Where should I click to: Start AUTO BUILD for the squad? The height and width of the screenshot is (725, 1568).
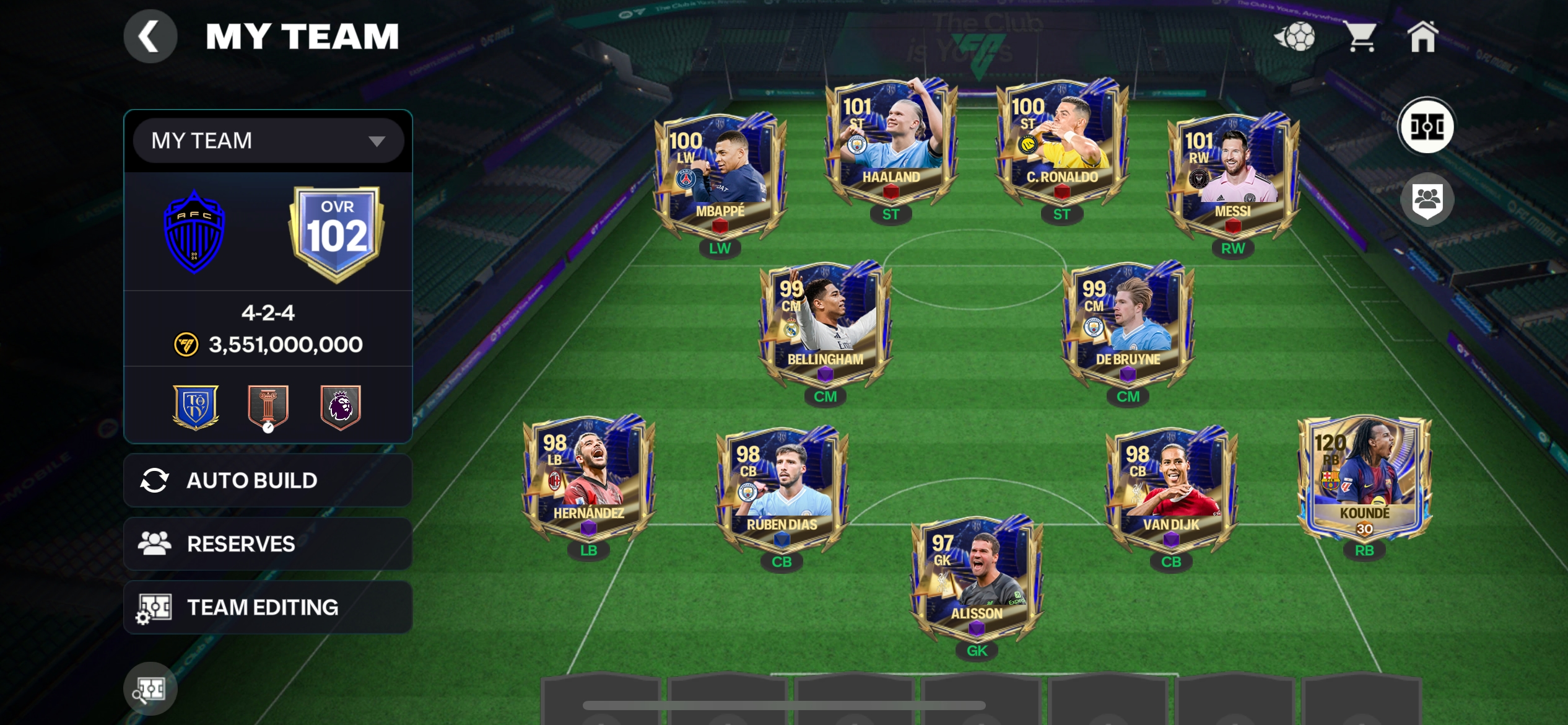coord(268,480)
